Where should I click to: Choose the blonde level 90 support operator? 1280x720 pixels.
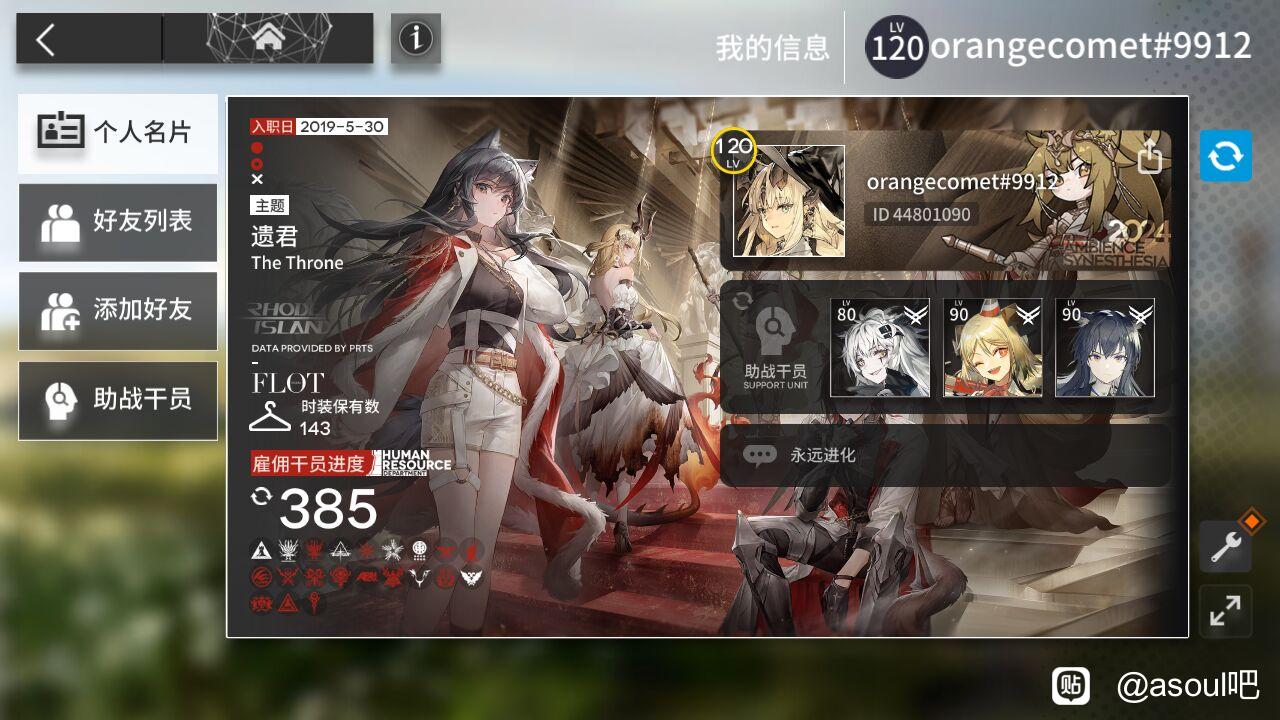pyautogui.click(x=992, y=348)
